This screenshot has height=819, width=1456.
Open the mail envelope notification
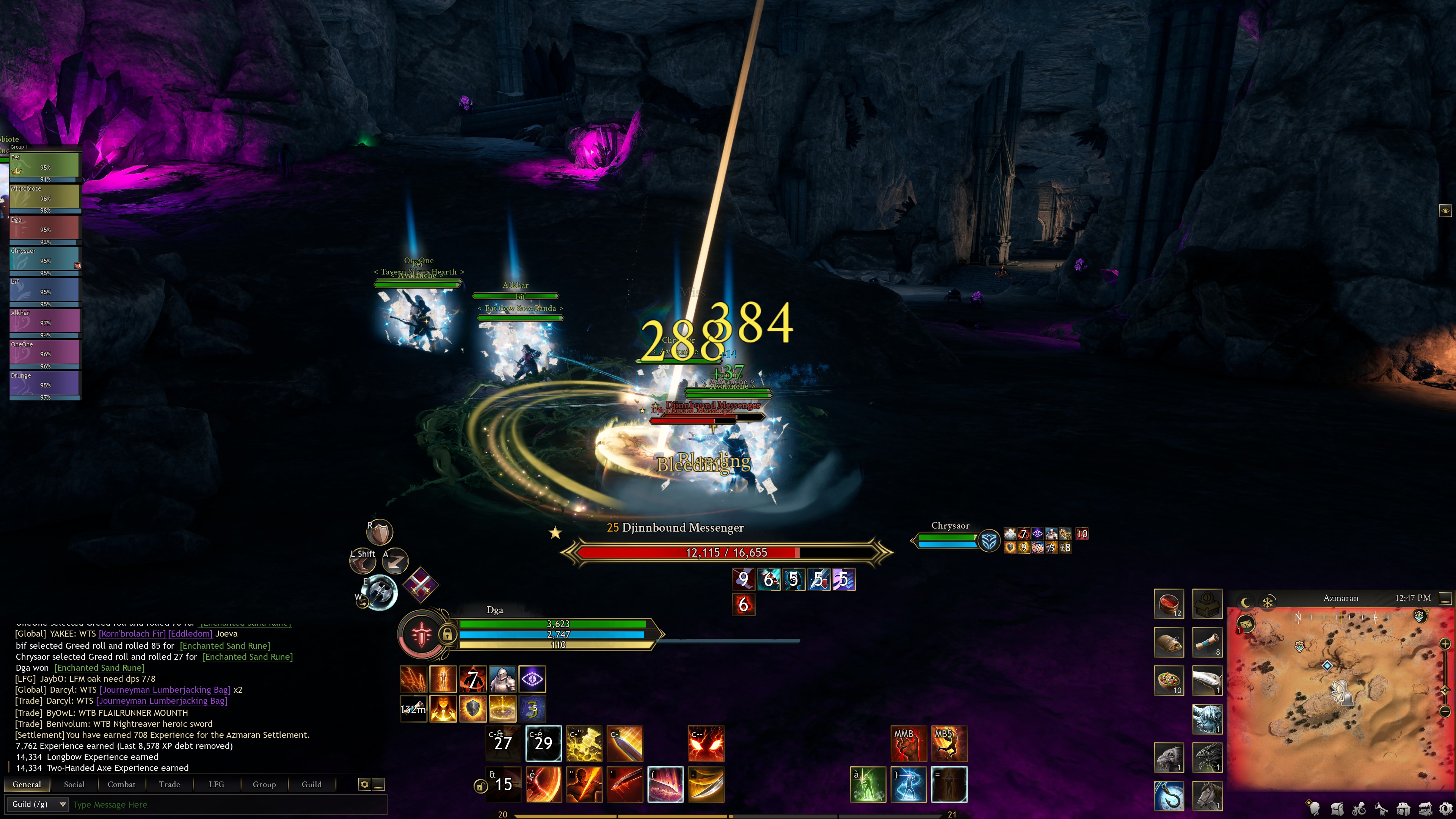tap(1246, 624)
